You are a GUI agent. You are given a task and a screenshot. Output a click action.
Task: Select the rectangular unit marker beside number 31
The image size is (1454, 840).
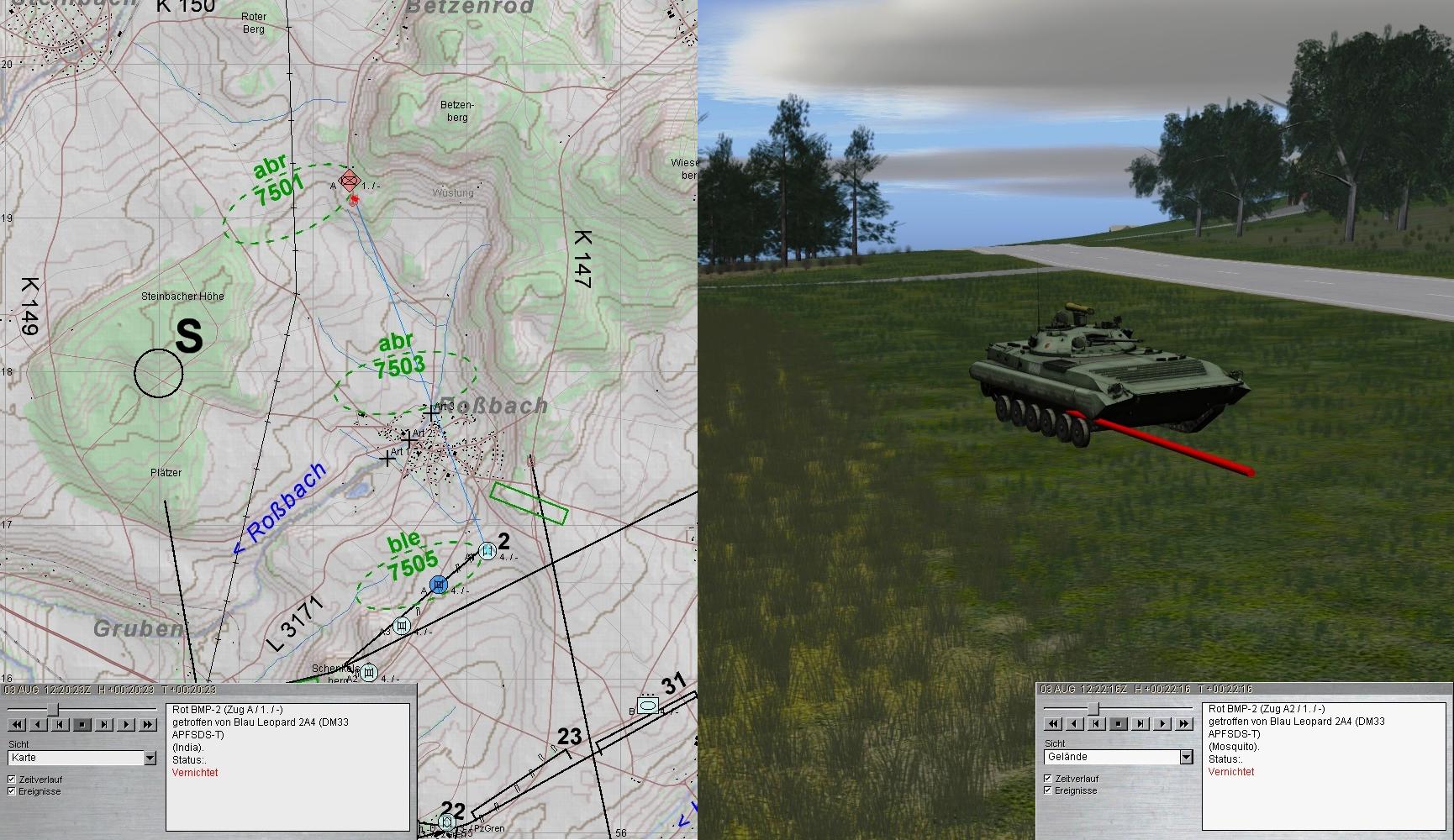coord(647,705)
